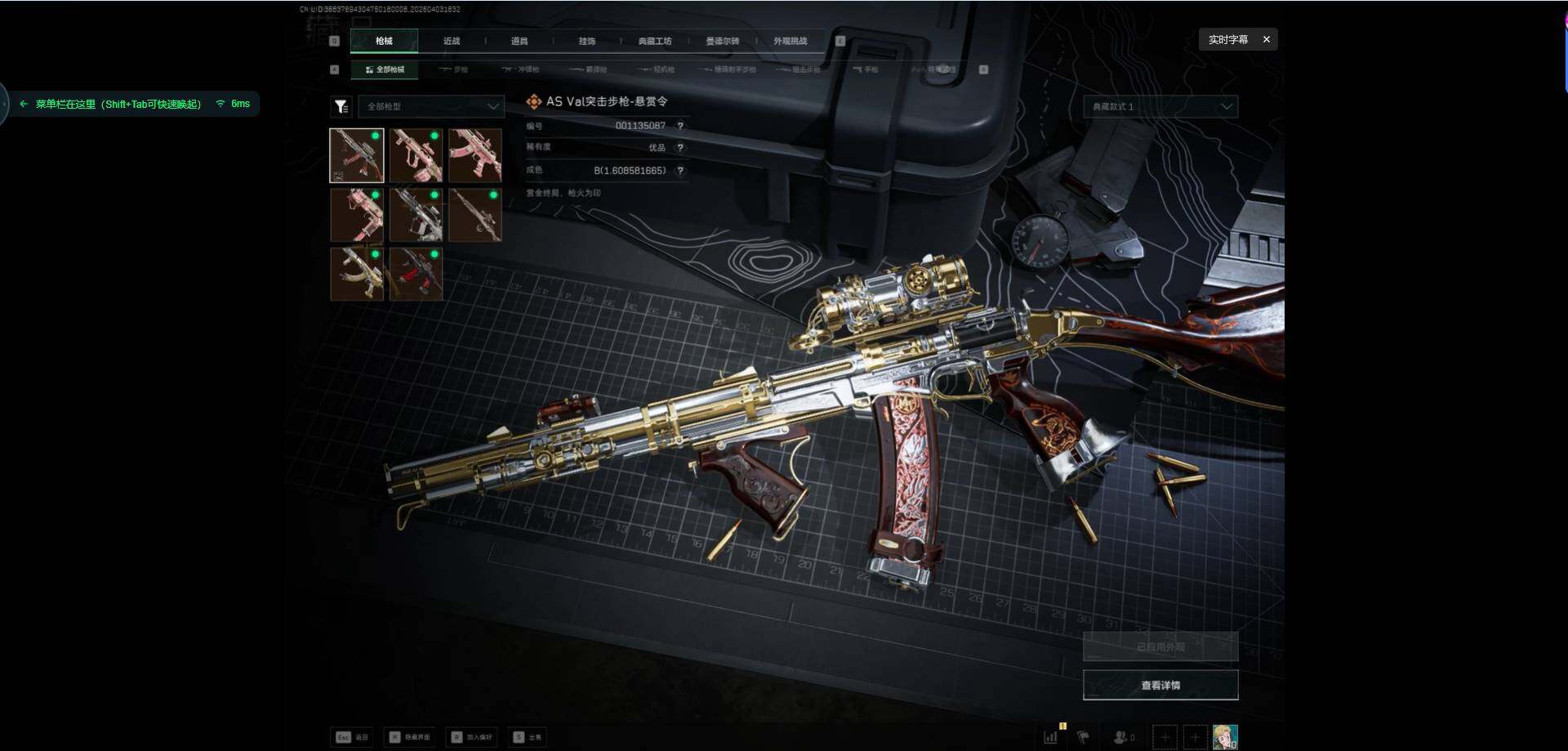Select the long sniper rifle skin thumbnail
This screenshot has width=1568, height=751.
pos(474,215)
